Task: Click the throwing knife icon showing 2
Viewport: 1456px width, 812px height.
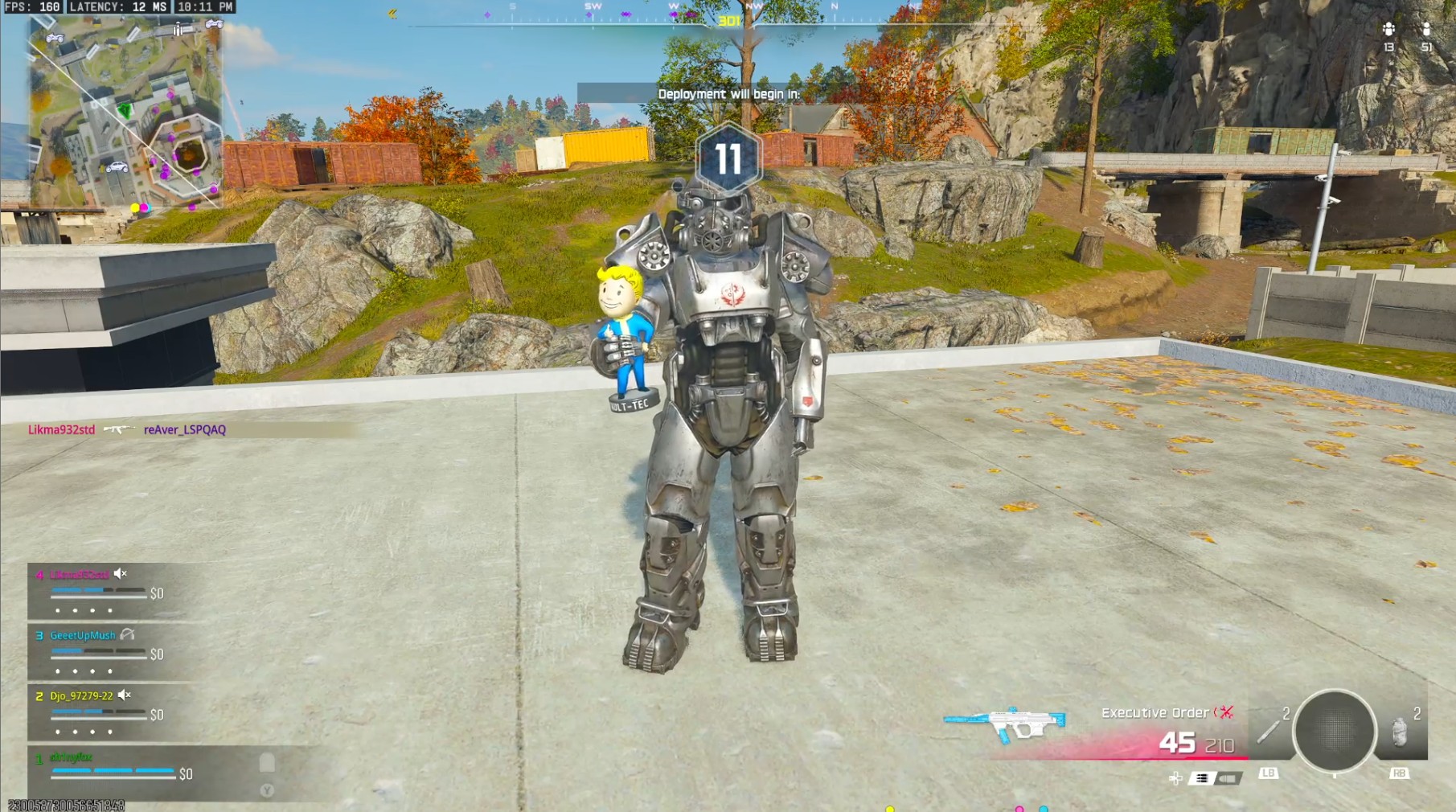Action: tap(1268, 729)
